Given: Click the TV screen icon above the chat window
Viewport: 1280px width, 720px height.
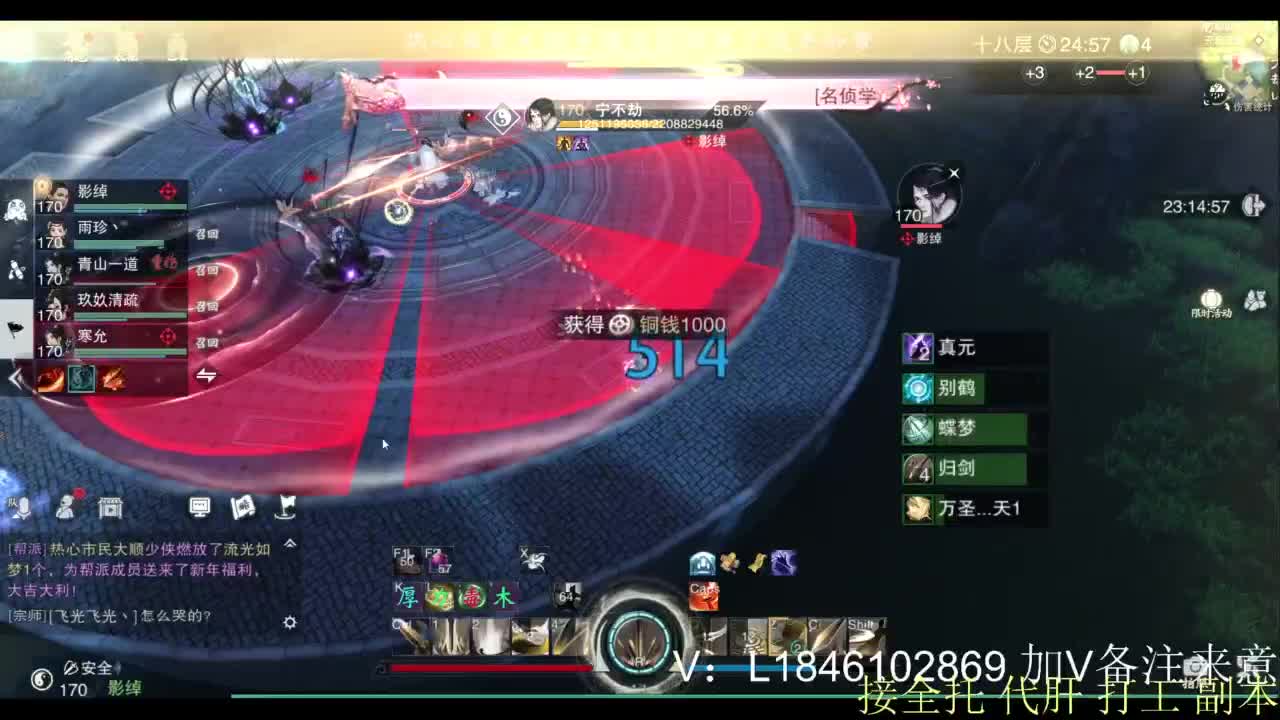Looking at the screenshot, I should 200,507.
